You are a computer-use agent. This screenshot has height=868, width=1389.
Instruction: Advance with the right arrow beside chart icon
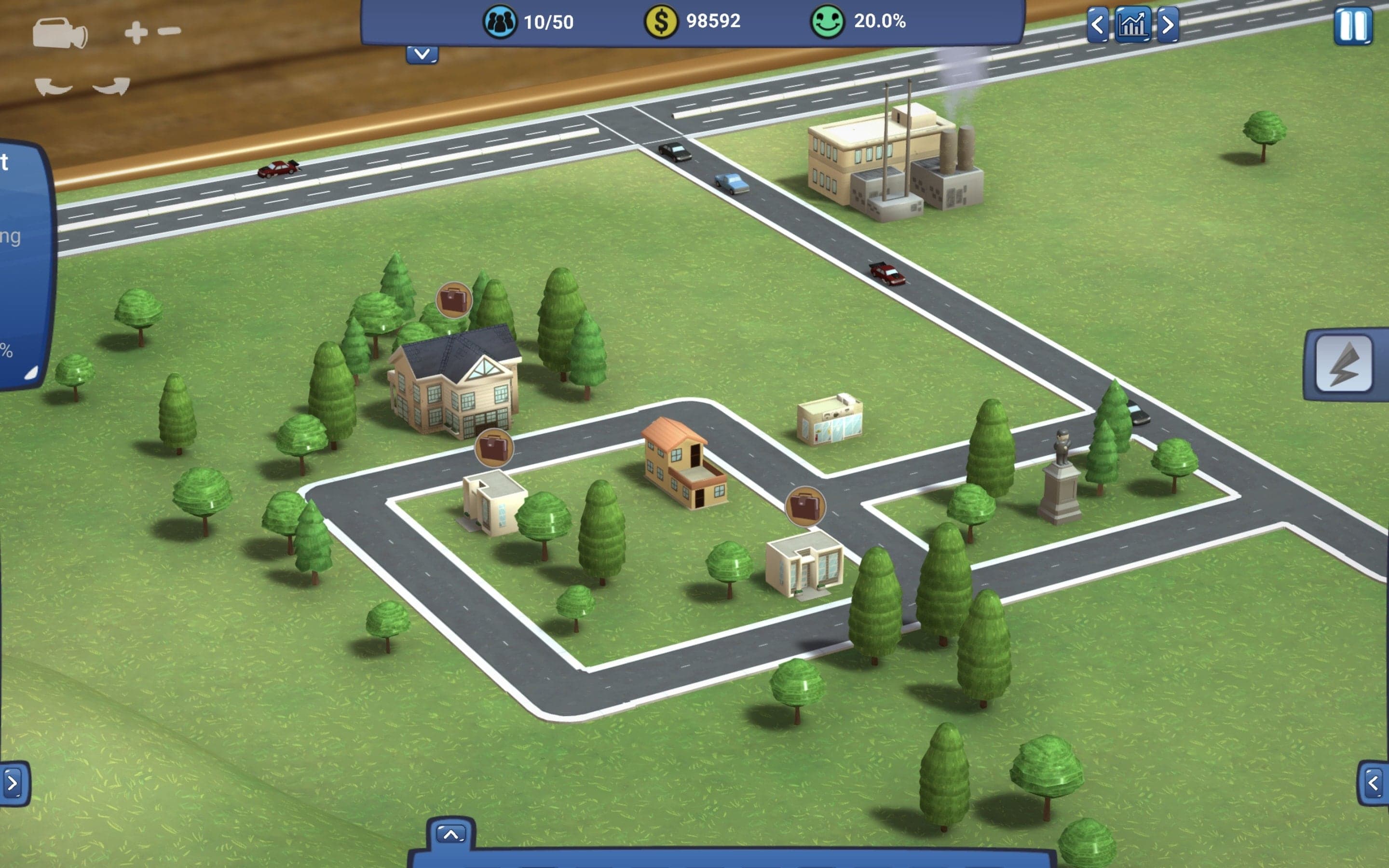tap(1168, 25)
